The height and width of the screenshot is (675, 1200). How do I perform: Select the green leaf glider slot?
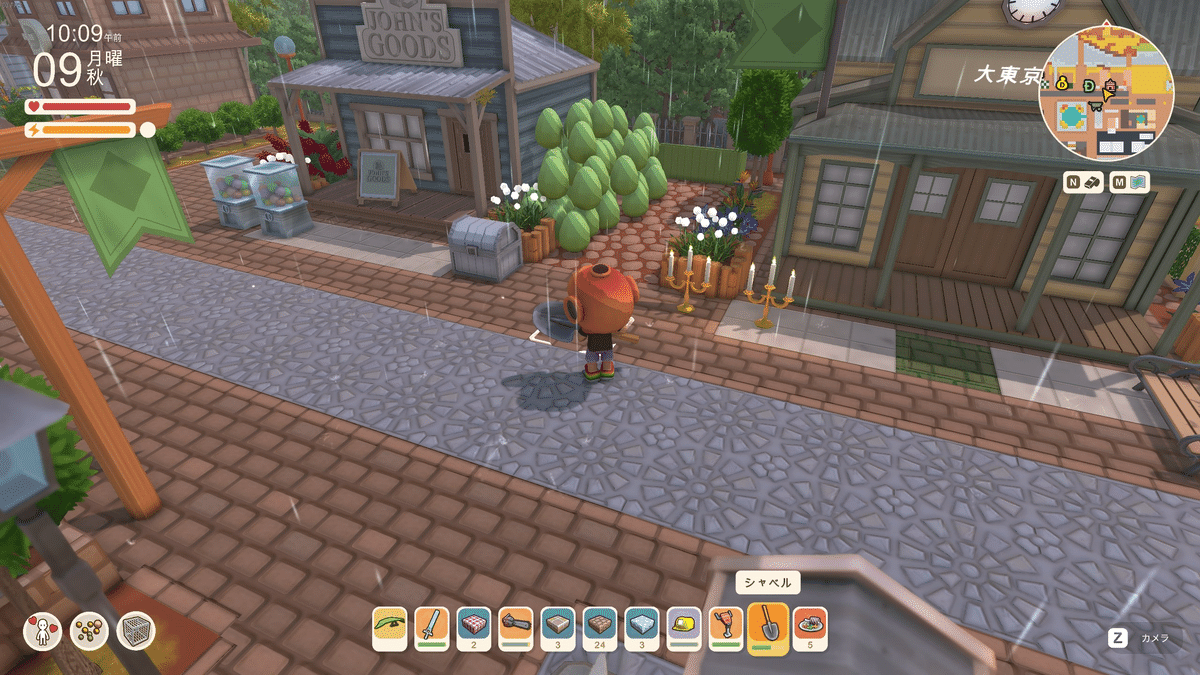pyautogui.click(x=390, y=627)
